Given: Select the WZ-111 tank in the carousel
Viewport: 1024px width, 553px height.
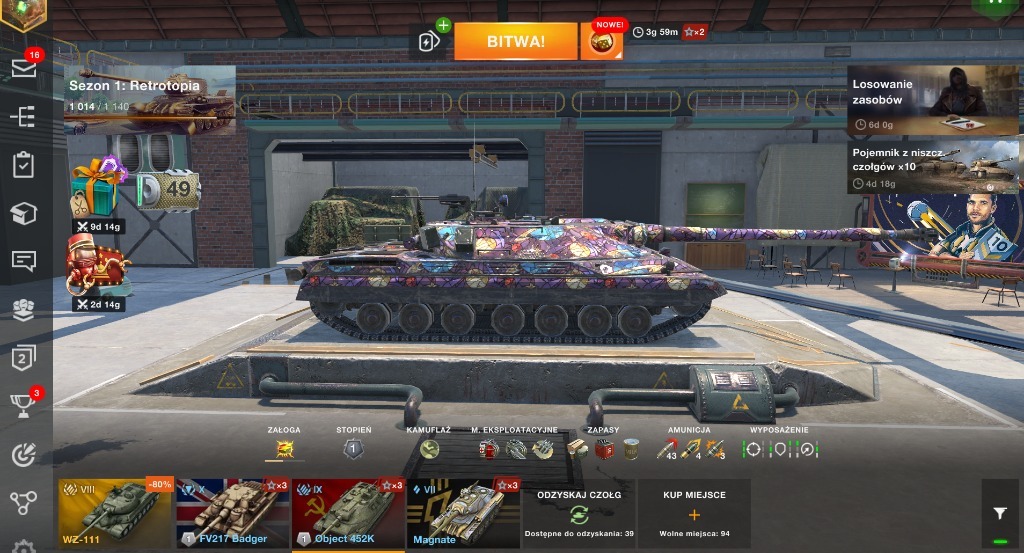Looking at the screenshot, I should [x=115, y=513].
